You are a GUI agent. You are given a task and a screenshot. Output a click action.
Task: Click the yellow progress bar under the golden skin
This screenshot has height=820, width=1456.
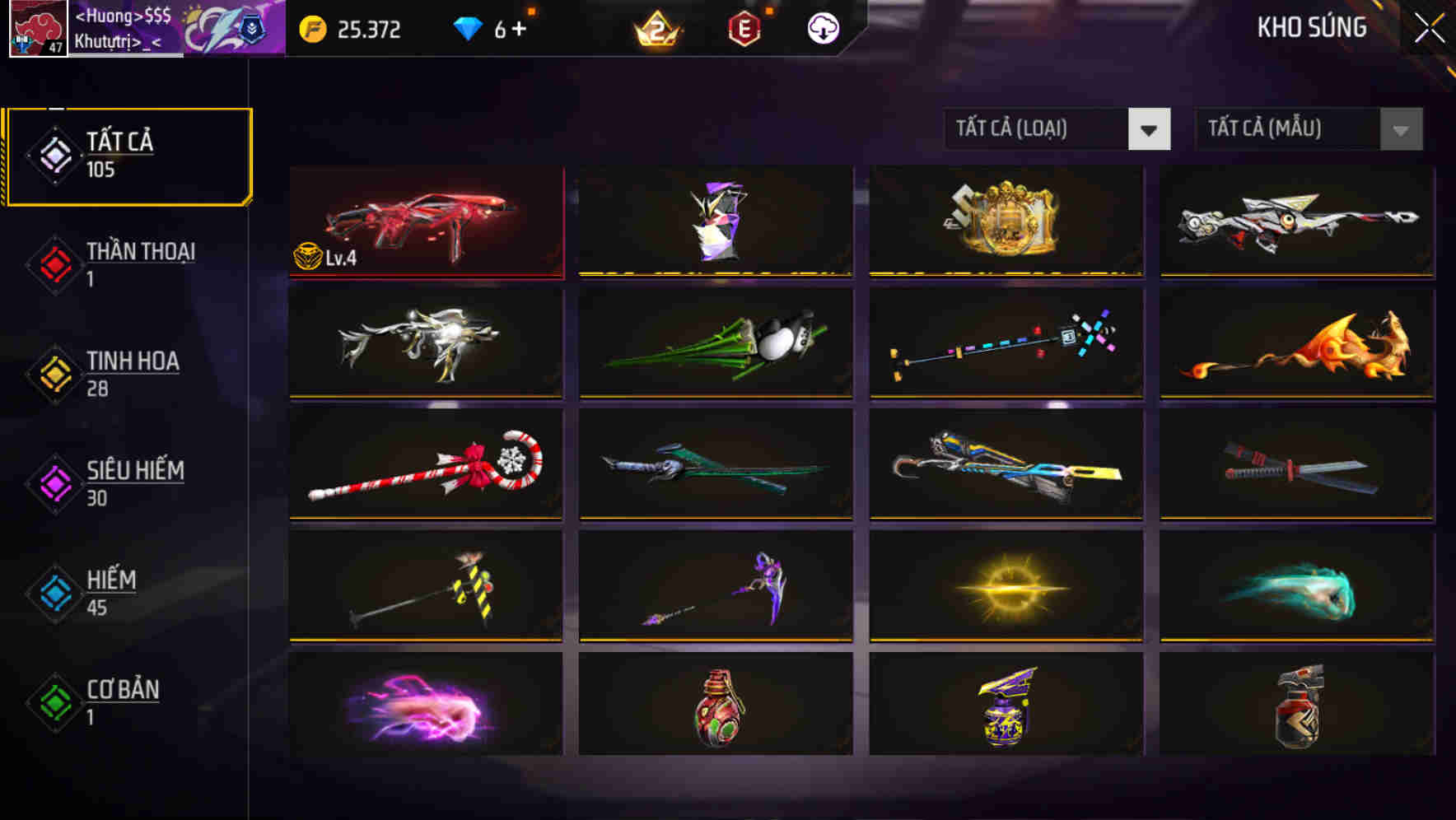[x=1005, y=273]
